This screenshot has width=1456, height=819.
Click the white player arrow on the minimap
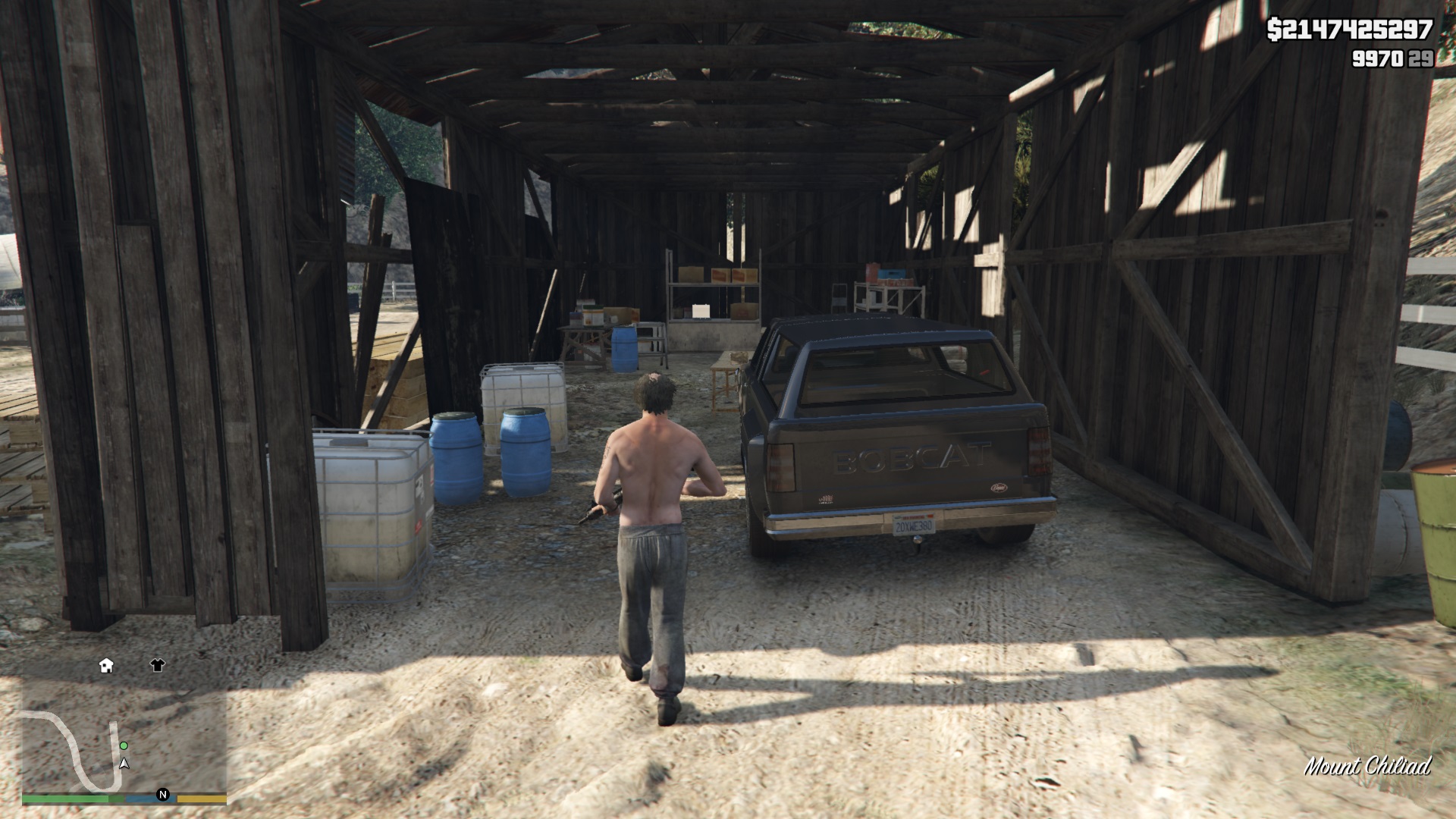click(124, 764)
